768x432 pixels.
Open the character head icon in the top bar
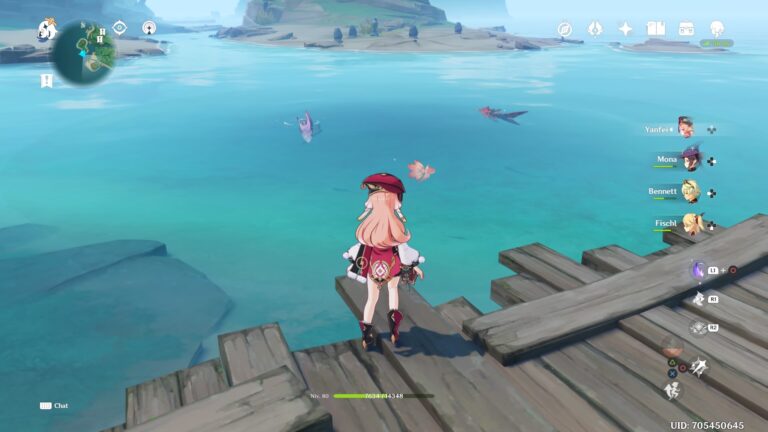click(x=717, y=29)
